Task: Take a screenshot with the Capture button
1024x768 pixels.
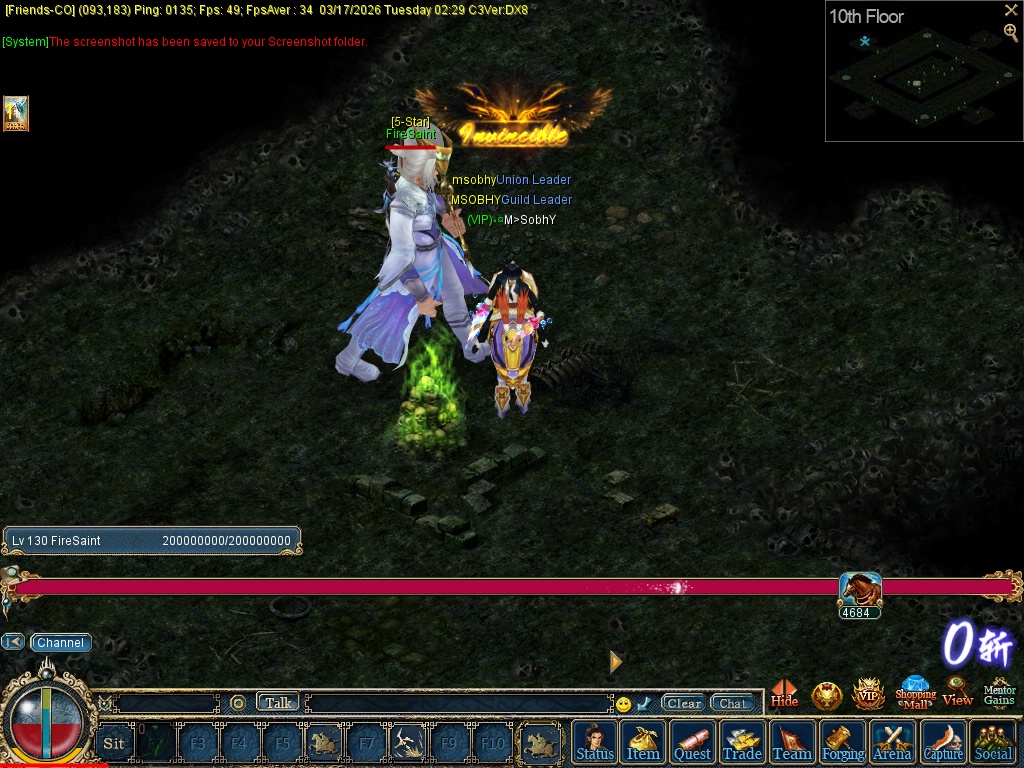Action: click(943, 742)
